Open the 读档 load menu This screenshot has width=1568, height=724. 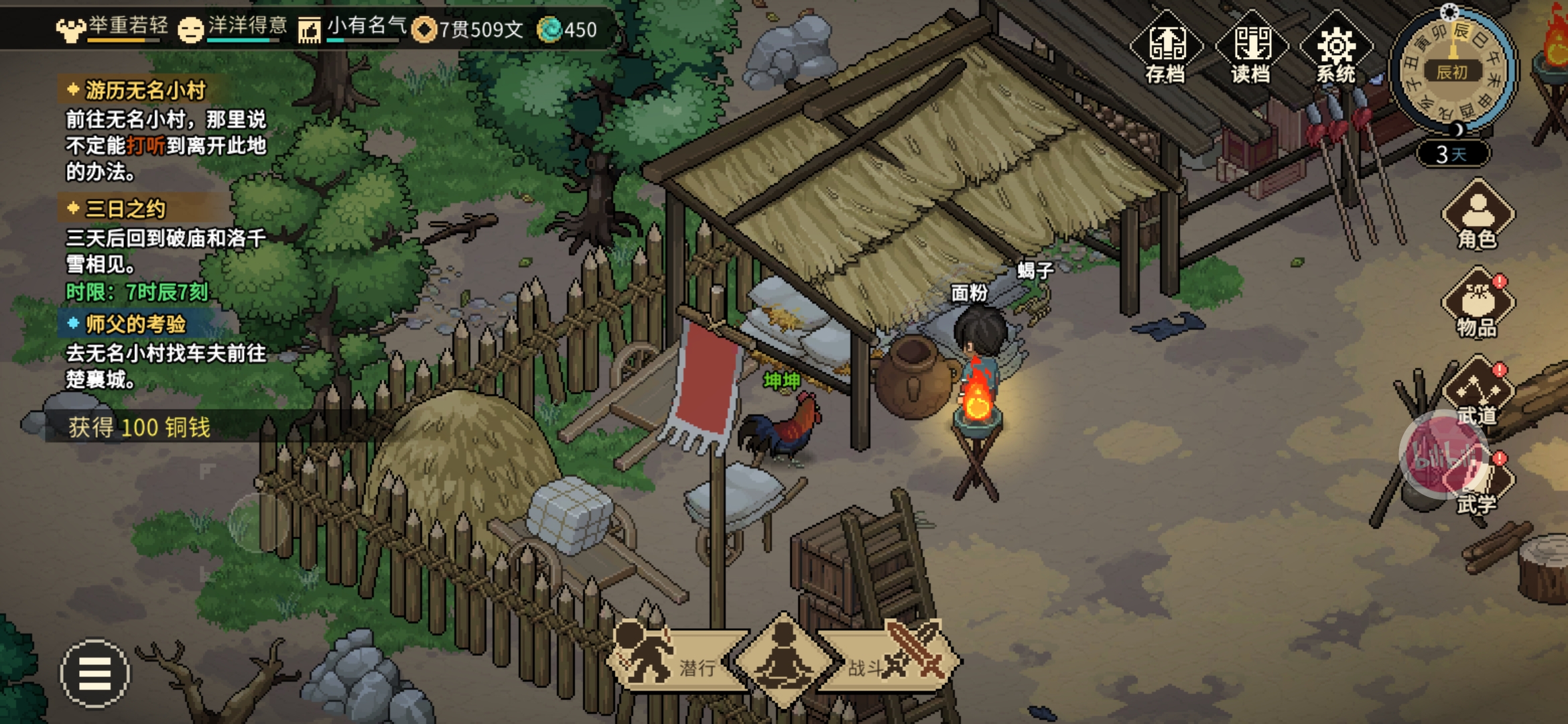pyautogui.click(x=1251, y=48)
